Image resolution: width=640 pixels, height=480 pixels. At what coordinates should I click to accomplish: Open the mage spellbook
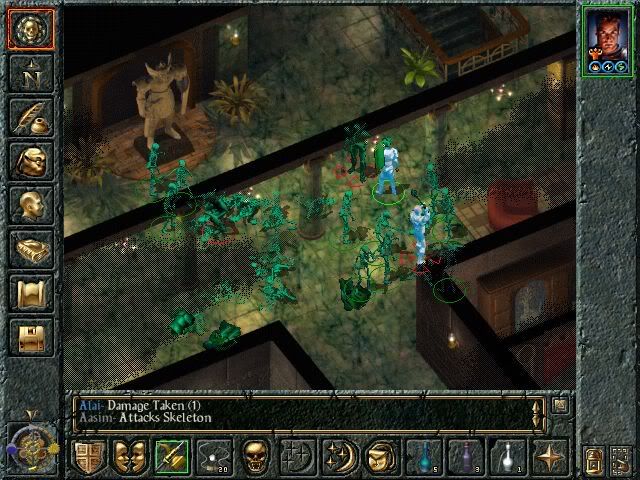pos(30,249)
